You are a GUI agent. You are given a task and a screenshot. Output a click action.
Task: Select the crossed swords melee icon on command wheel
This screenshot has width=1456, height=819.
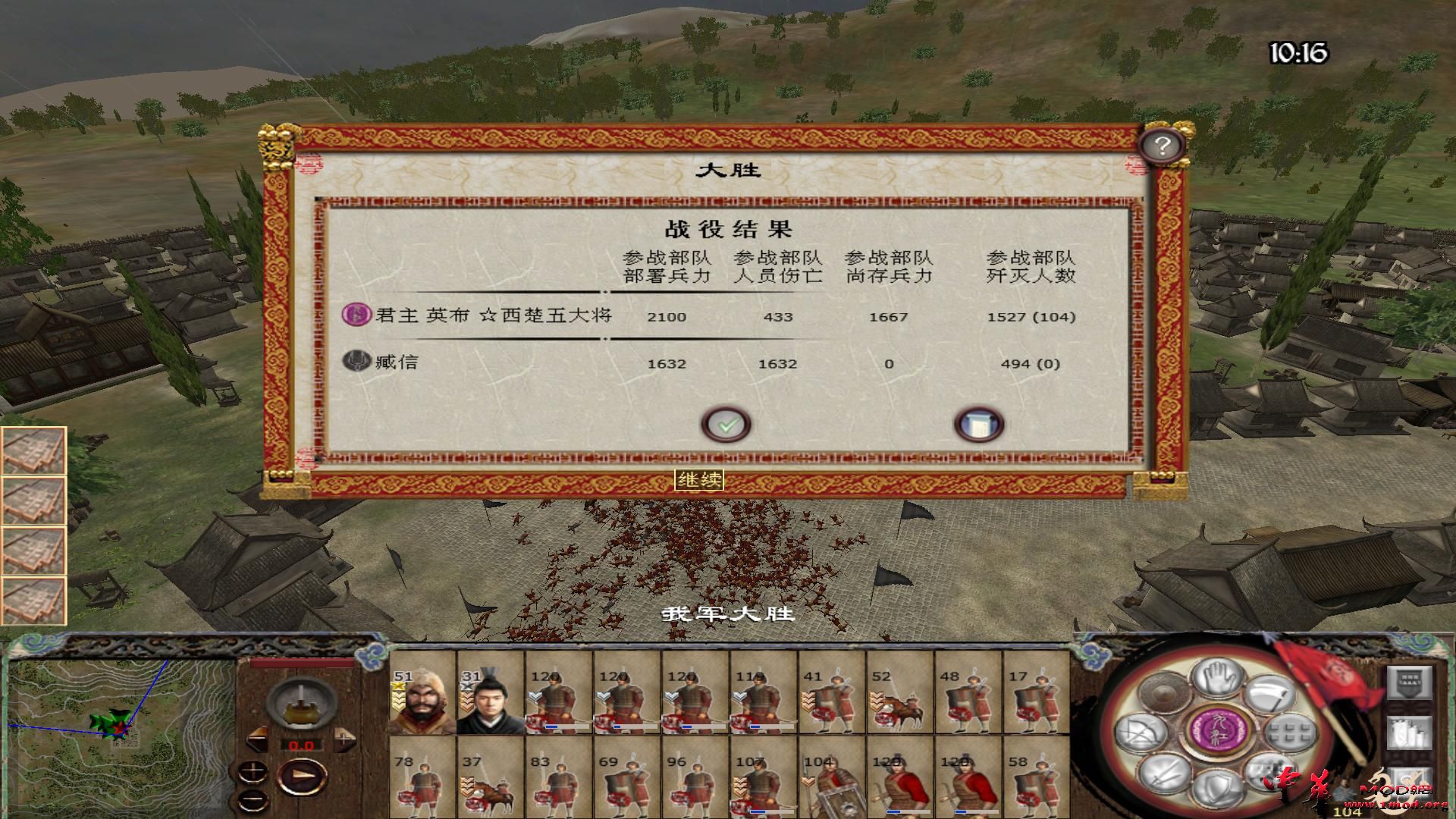tap(1166, 775)
